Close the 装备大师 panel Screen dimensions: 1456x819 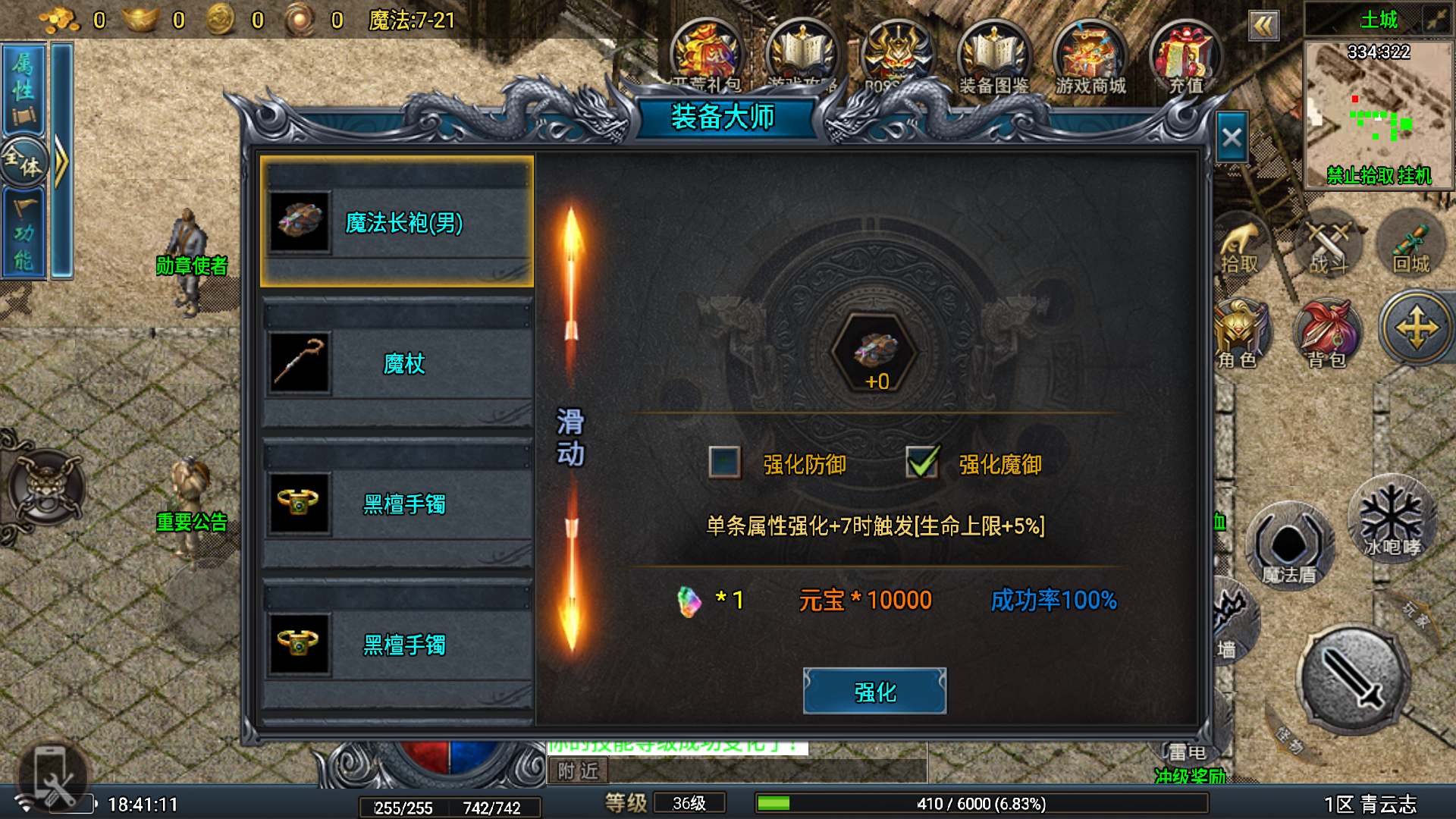[x=1232, y=137]
